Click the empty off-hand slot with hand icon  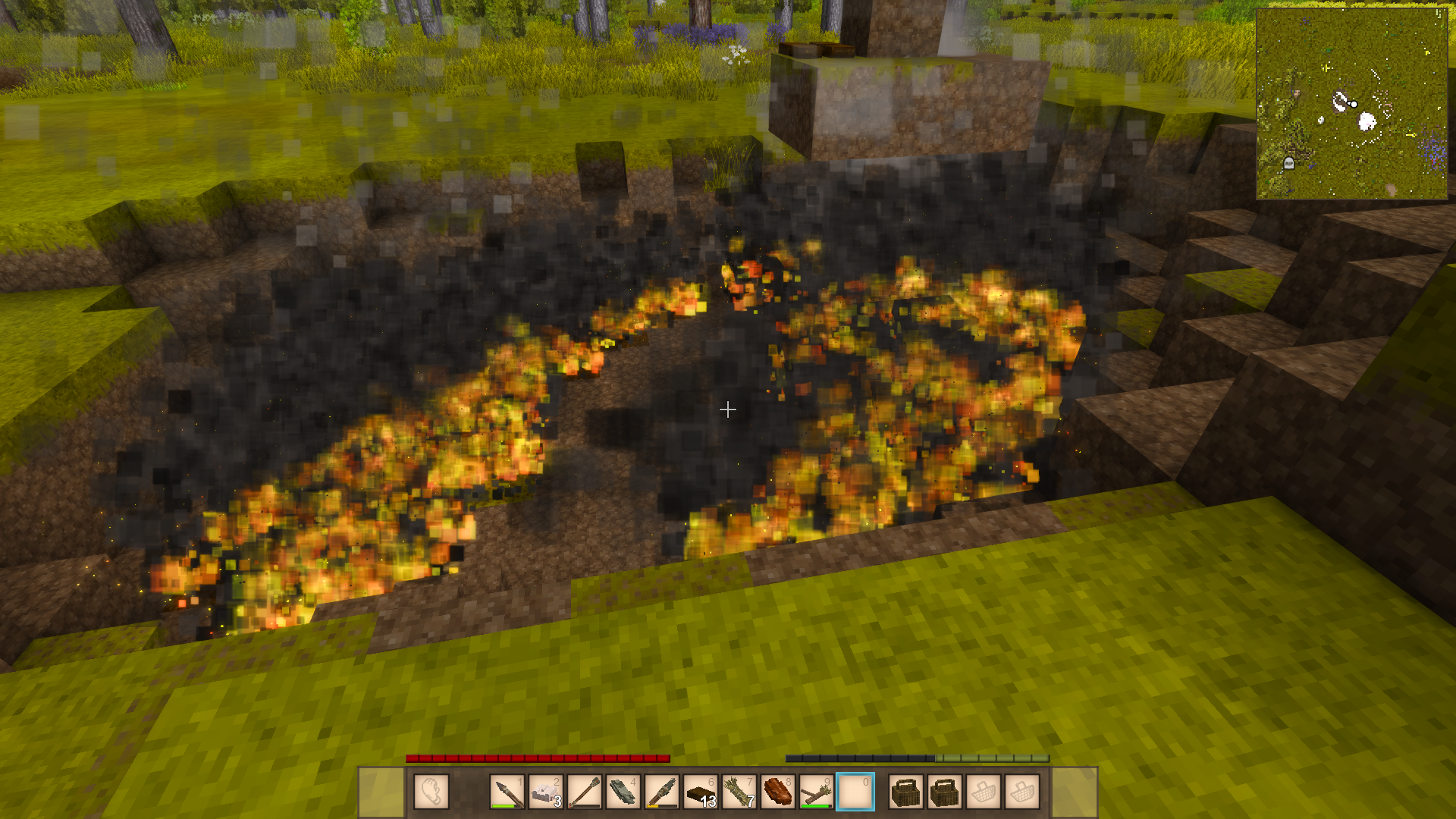(x=431, y=792)
